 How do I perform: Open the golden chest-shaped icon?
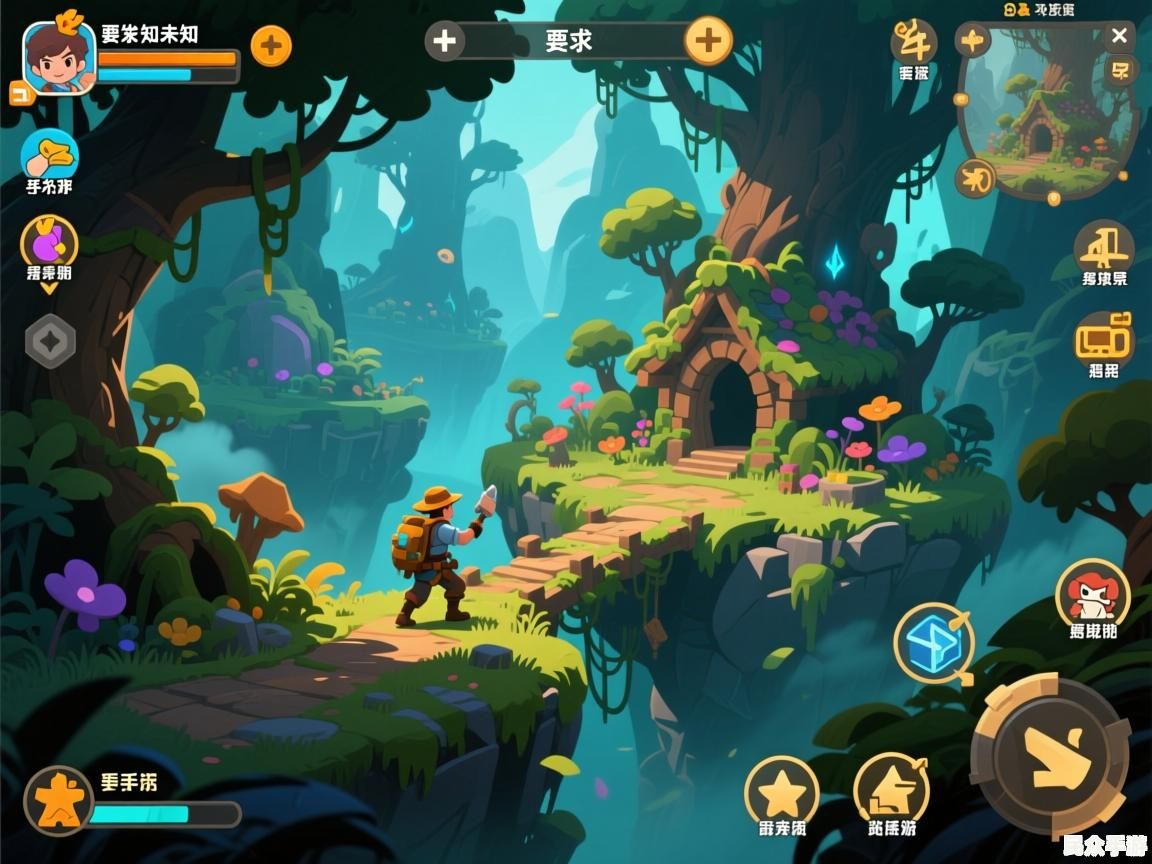(1104, 338)
